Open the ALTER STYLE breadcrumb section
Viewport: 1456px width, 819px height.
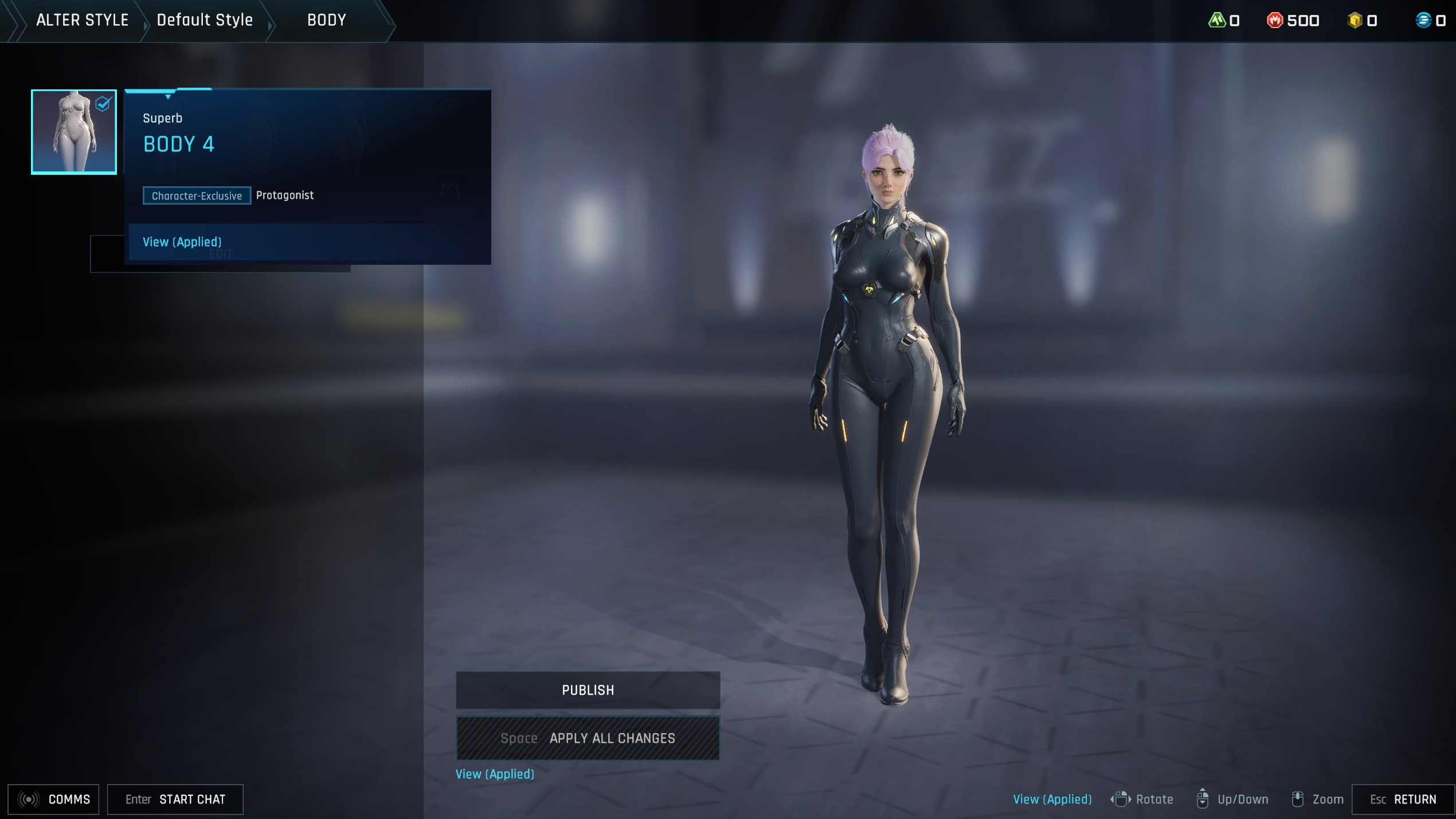click(82, 20)
